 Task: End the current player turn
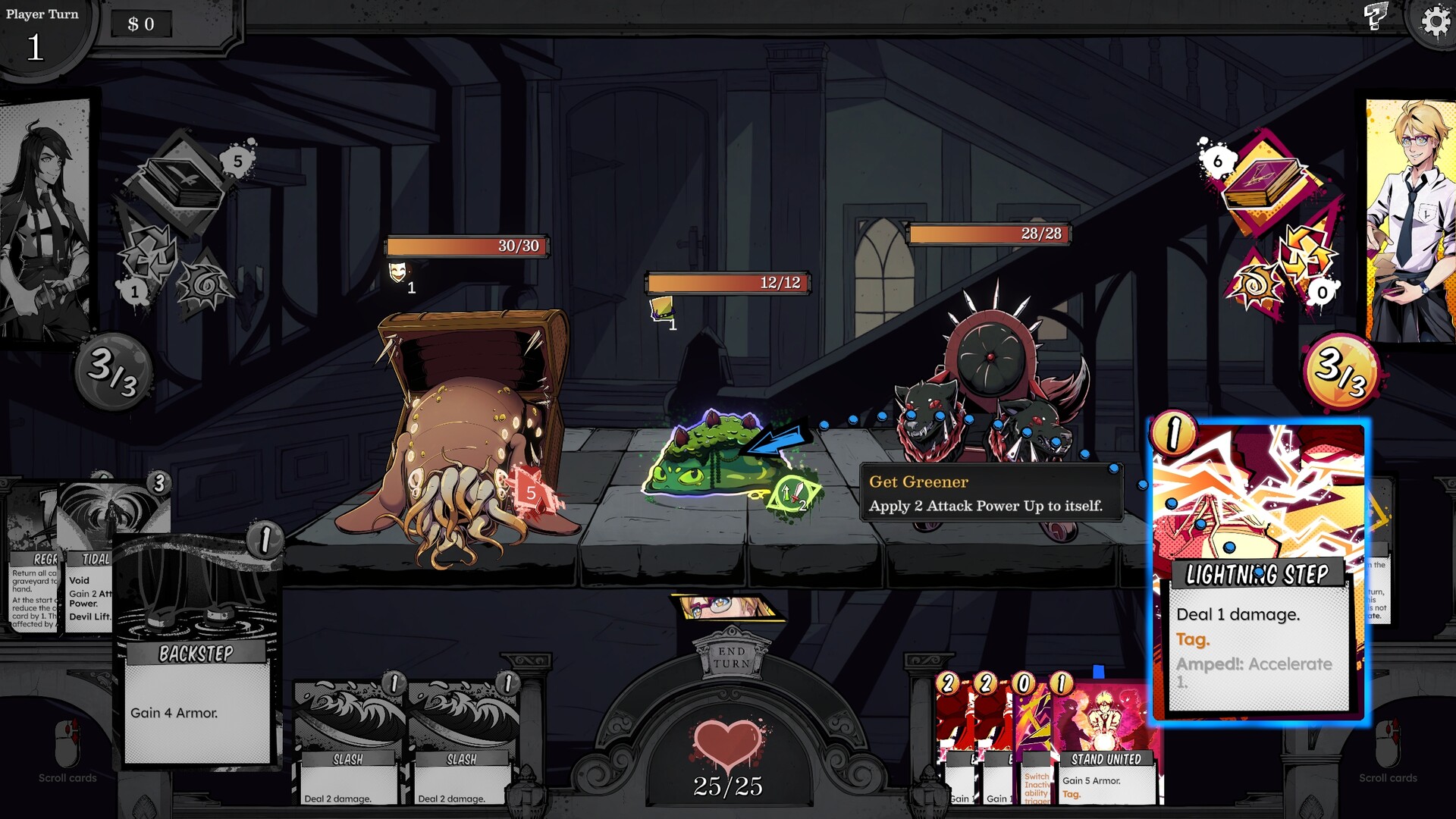click(731, 657)
